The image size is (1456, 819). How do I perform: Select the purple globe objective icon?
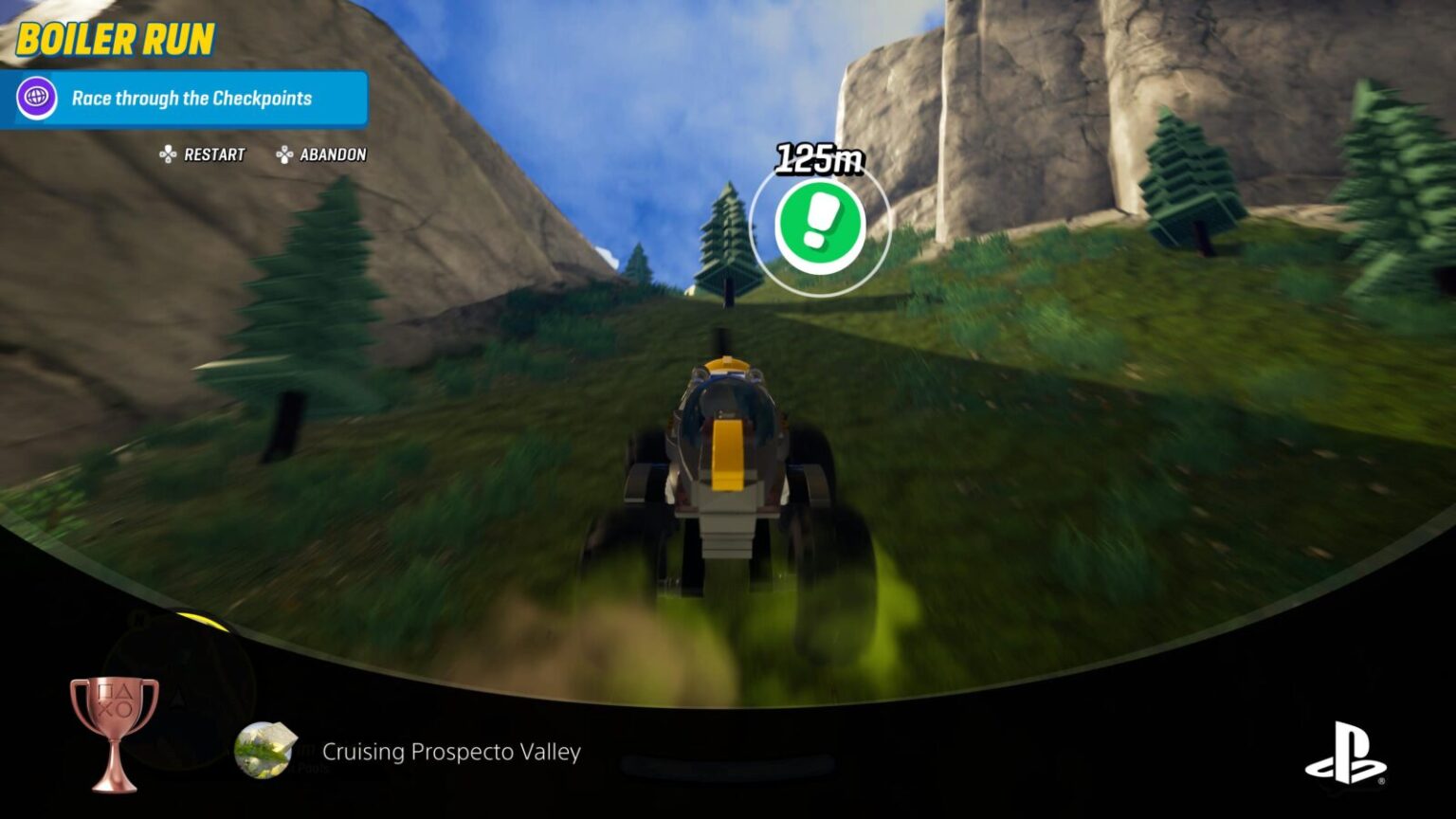(35, 98)
